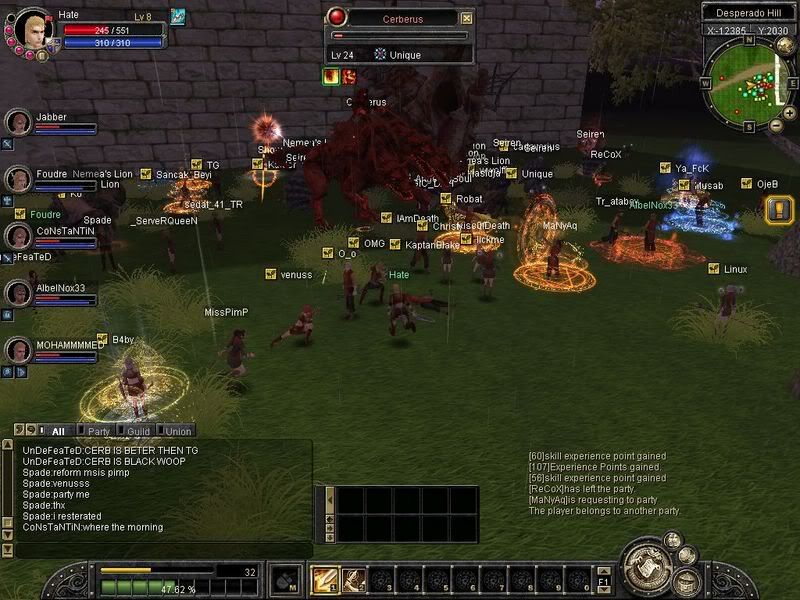Select party member Foudre's portrait

pos(18,180)
